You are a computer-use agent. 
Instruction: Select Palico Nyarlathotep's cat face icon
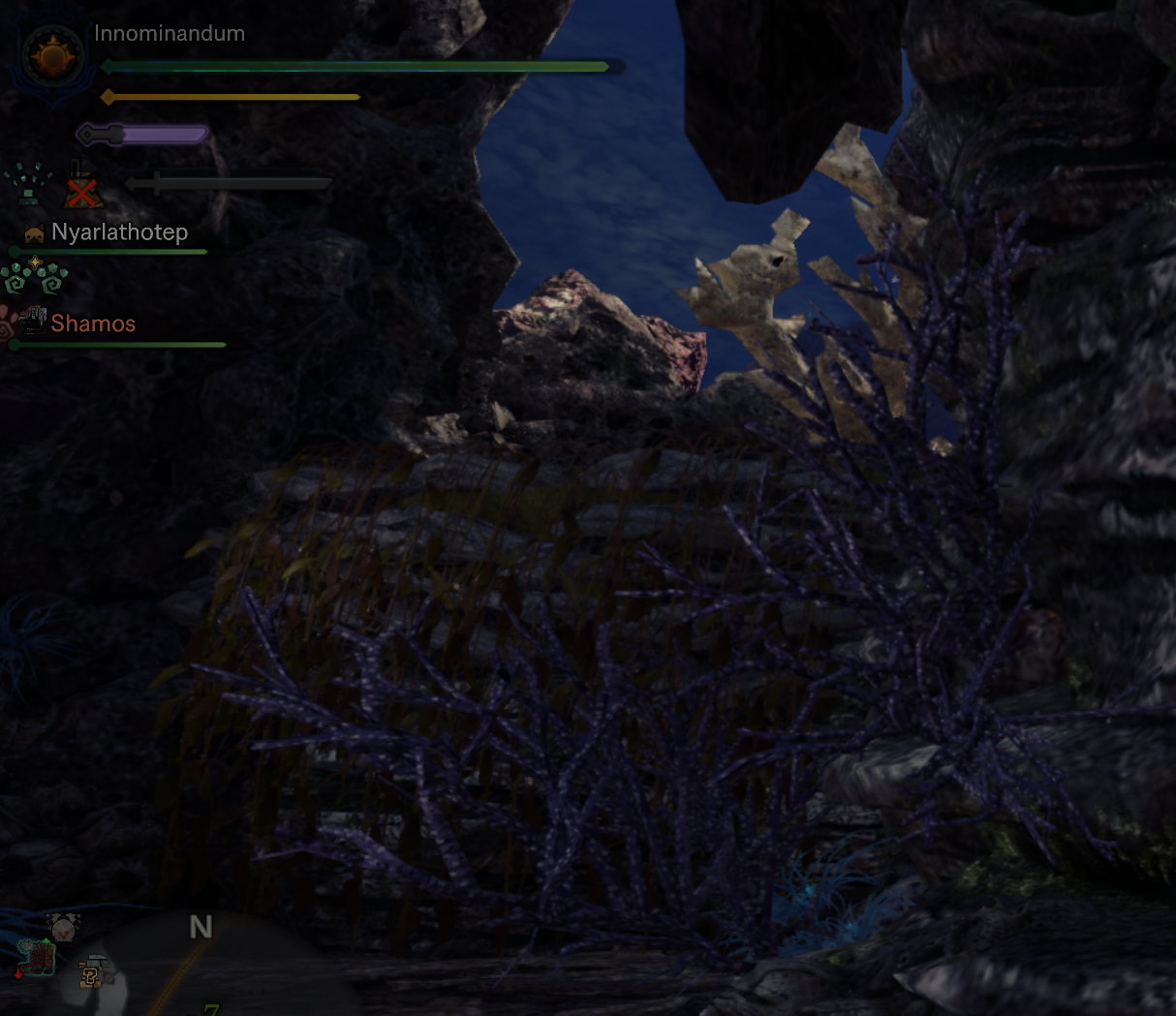(34, 233)
